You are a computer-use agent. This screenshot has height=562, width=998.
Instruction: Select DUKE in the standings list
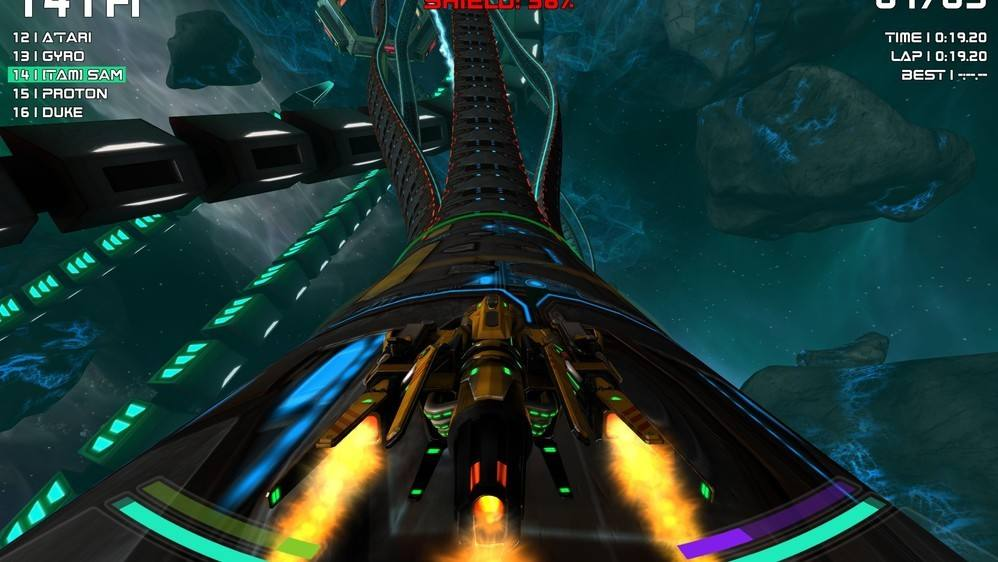(48, 113)
